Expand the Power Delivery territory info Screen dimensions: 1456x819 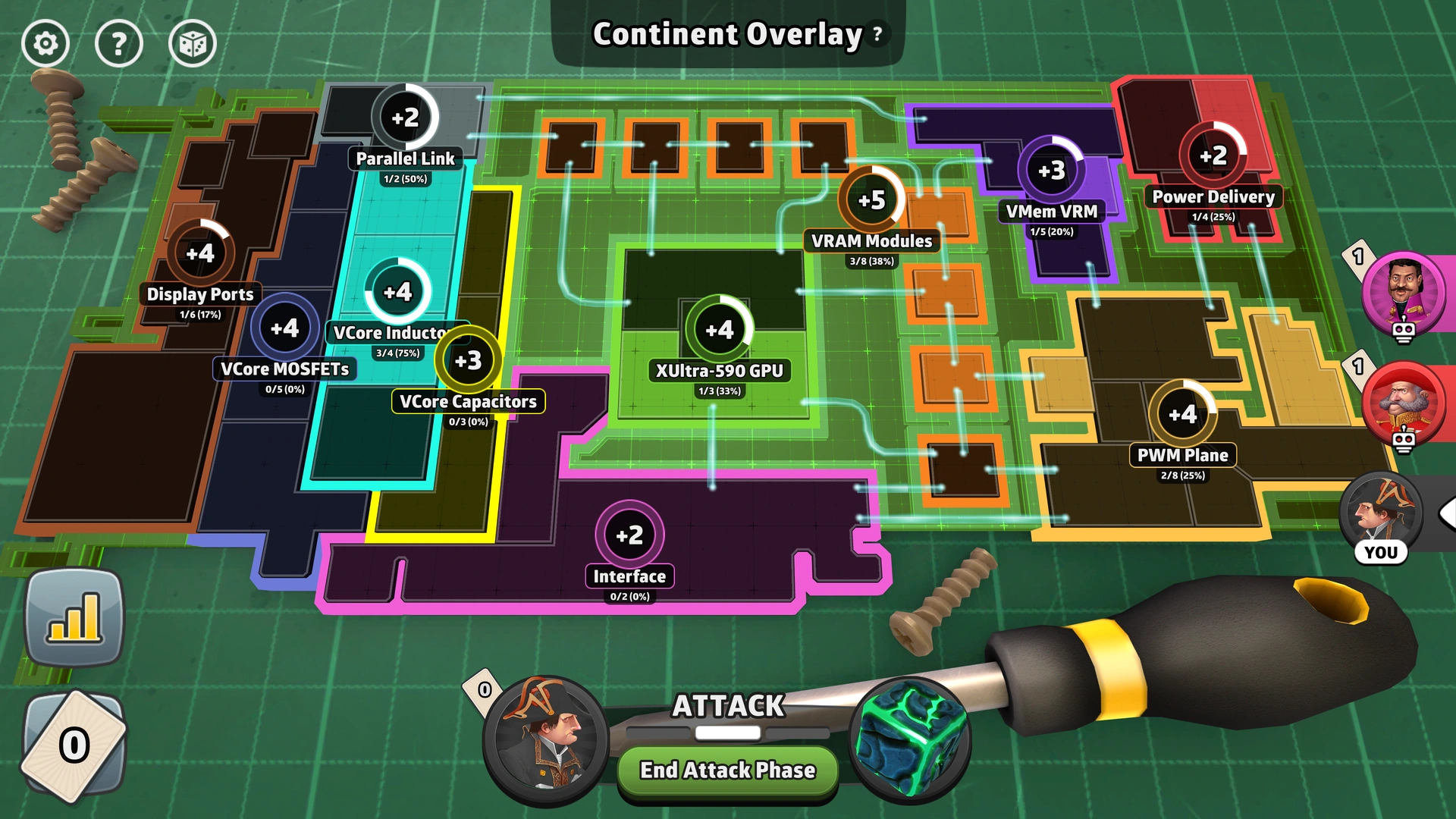pyautogui.click(x=1213, y=155)
